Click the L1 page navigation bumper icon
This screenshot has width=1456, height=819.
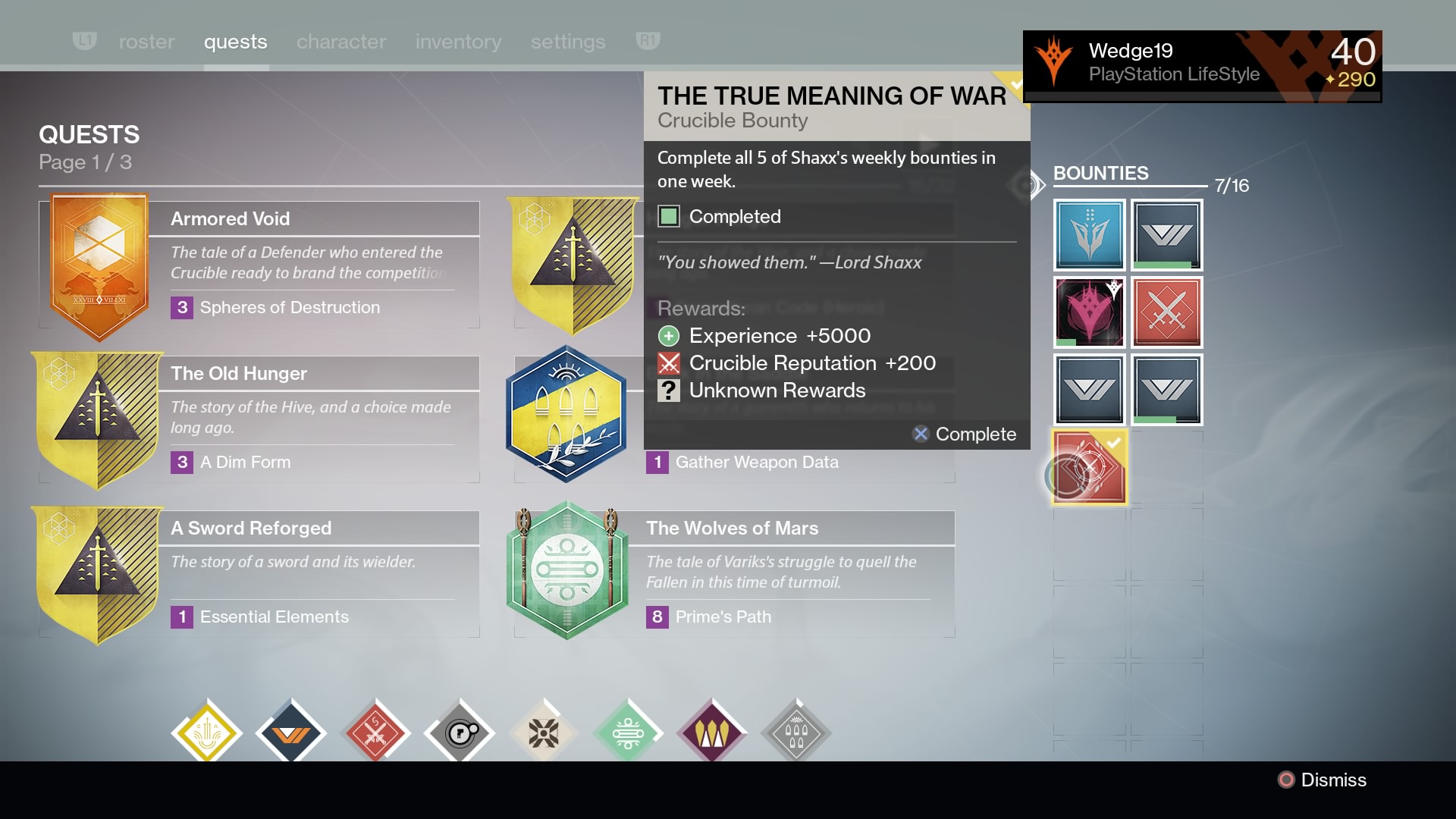(x=85, y=42)
